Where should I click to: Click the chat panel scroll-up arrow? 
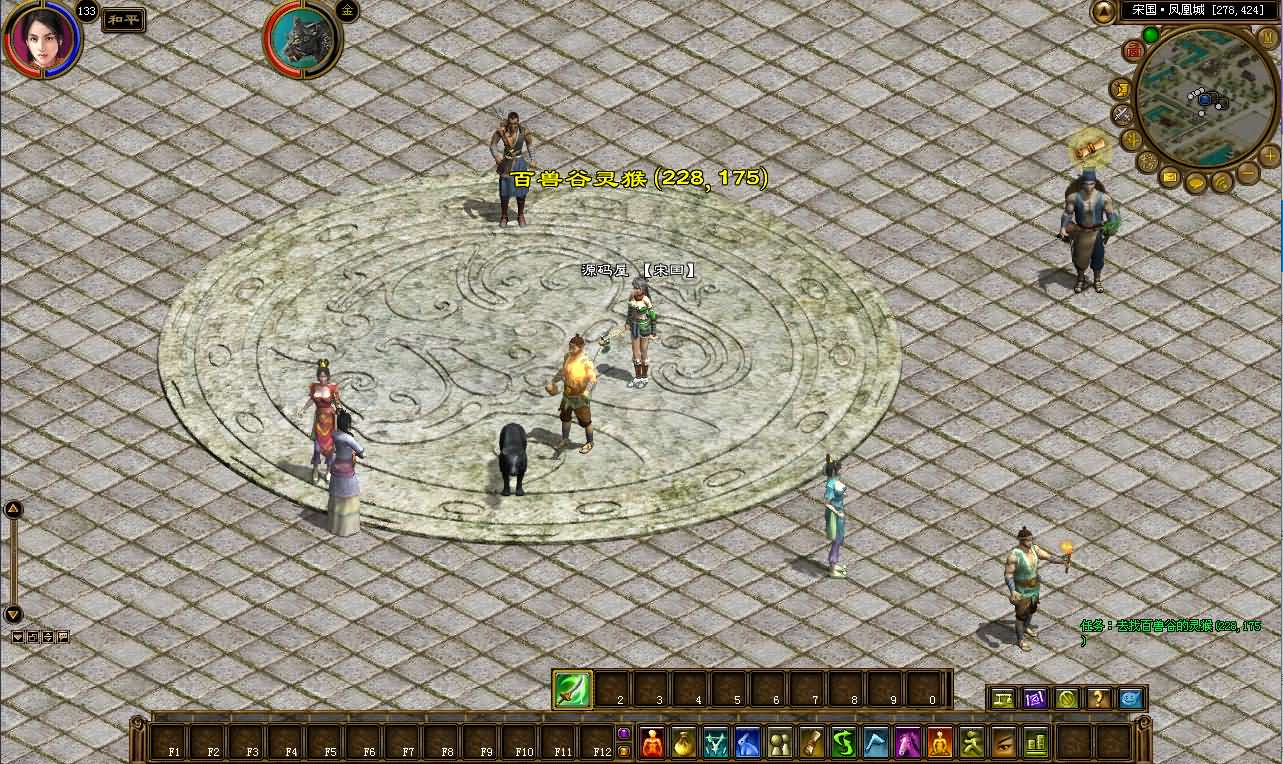(x=13, y=509)
